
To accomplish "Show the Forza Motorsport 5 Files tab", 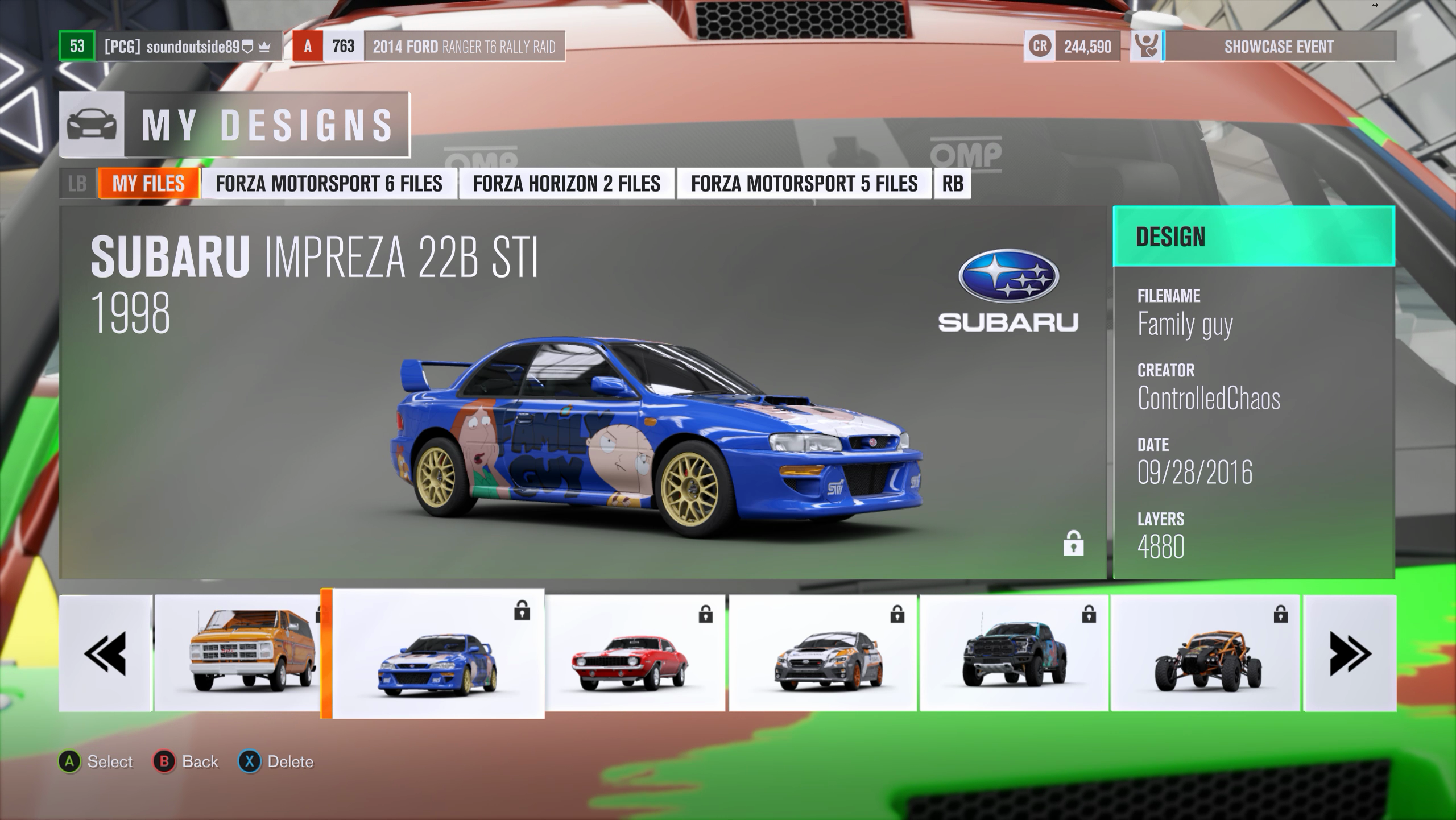I will tap(804, 184).
